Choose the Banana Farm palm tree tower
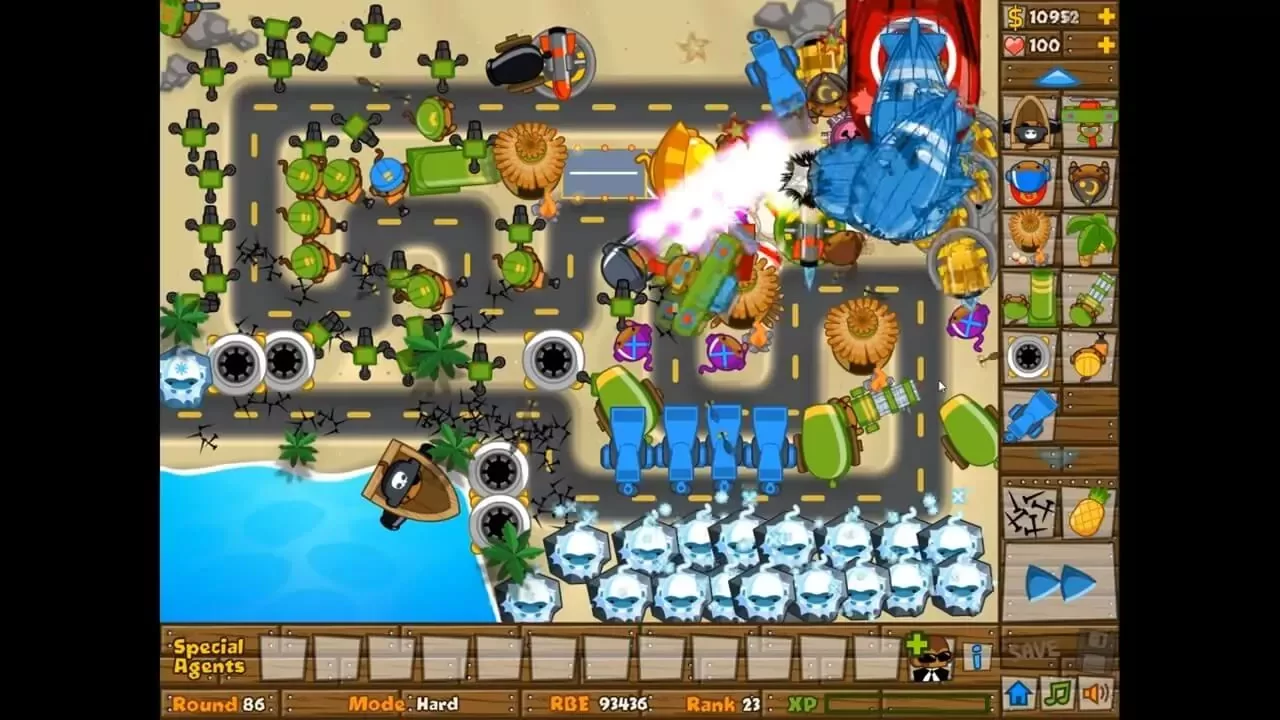Screen dimensions: 1280x720 pos(1089,238)
